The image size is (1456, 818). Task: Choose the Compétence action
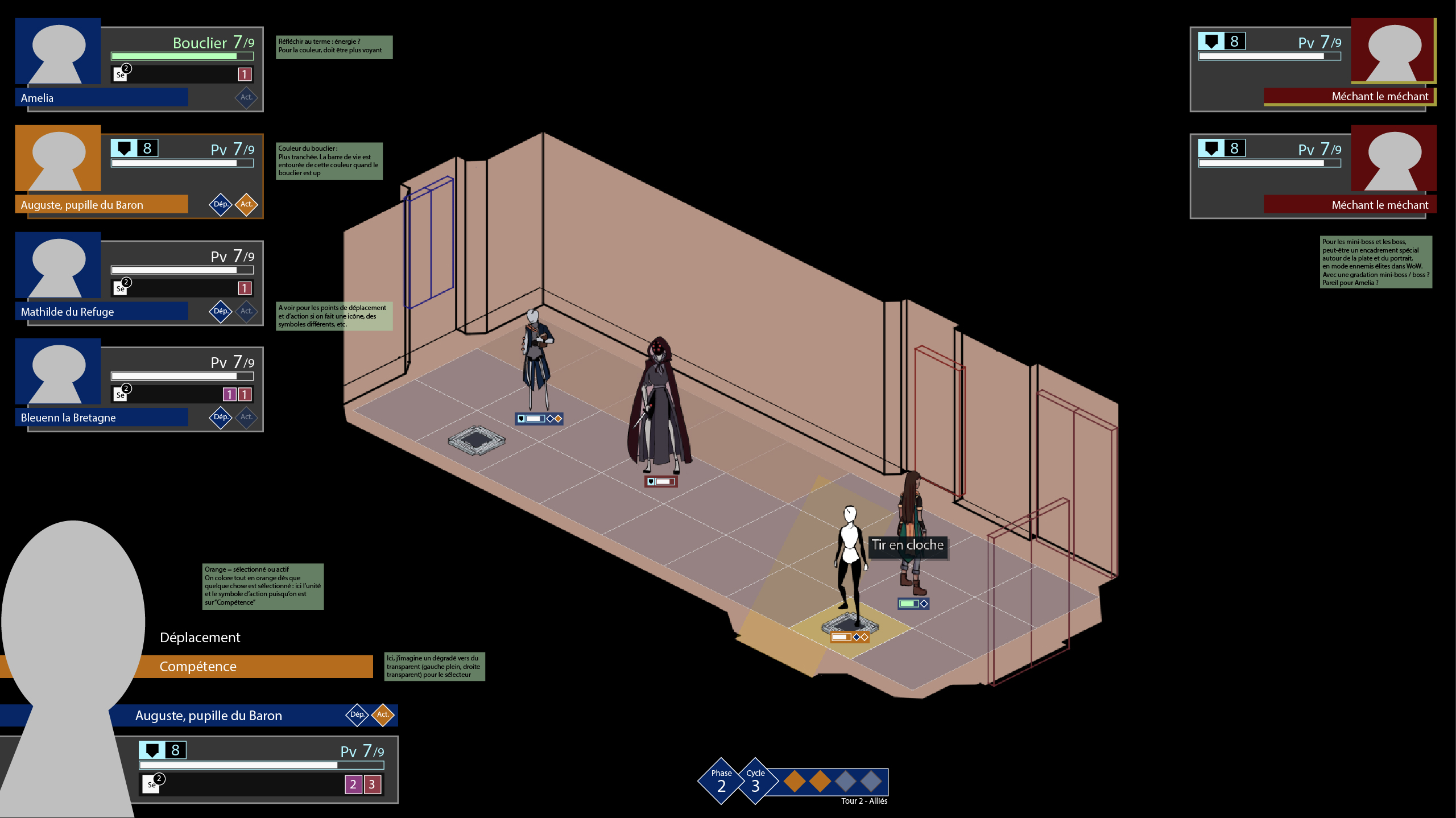[198, 666]
